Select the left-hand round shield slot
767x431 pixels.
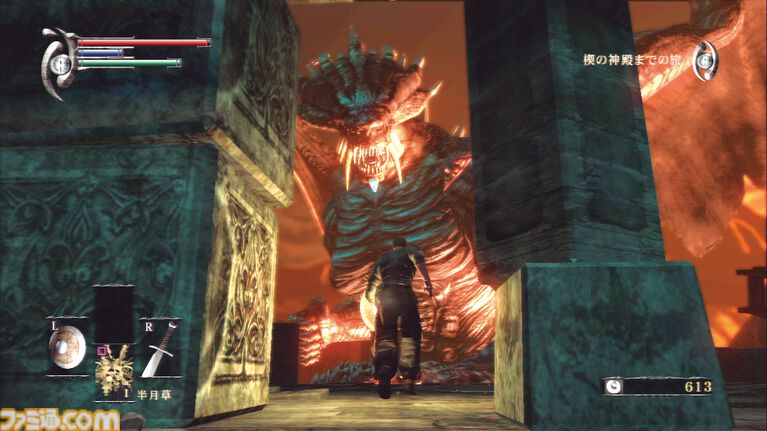[67, 347]
